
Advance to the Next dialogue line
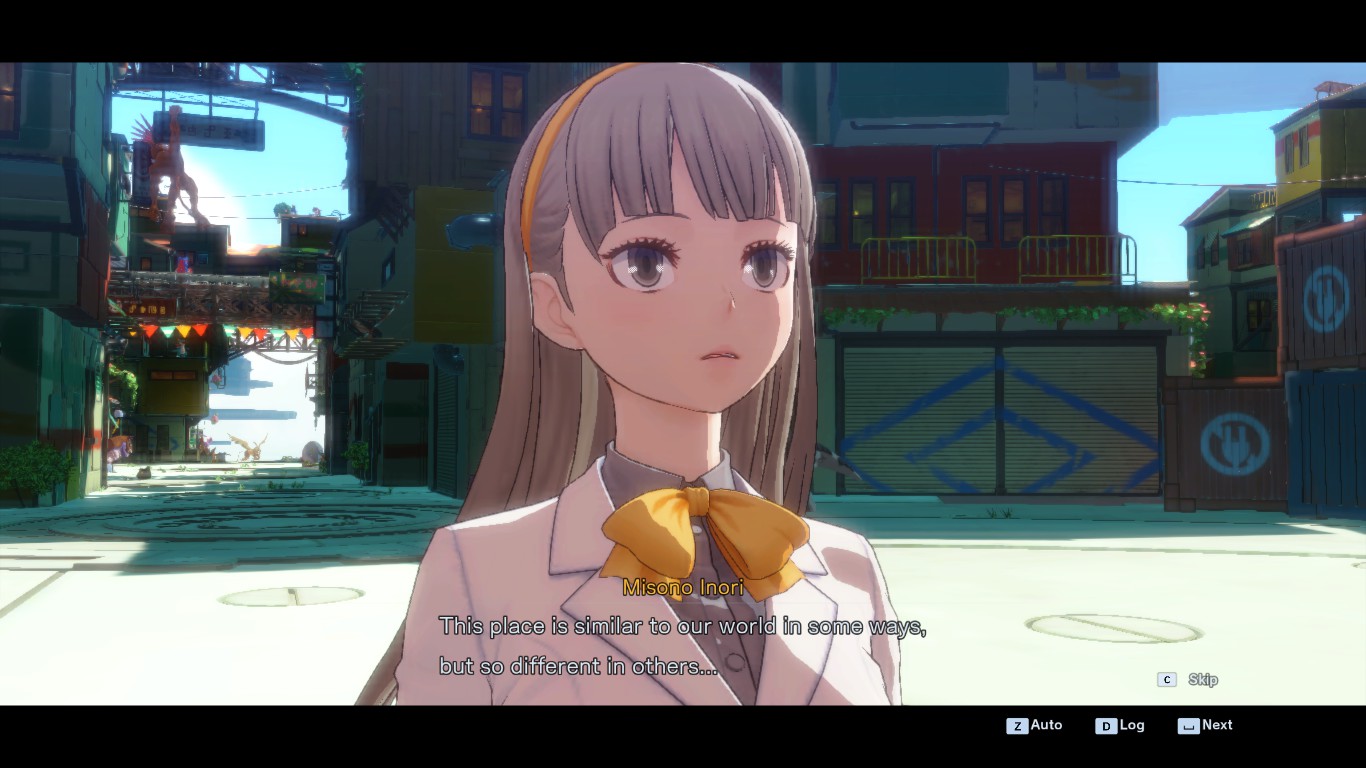coord(1206,725)
